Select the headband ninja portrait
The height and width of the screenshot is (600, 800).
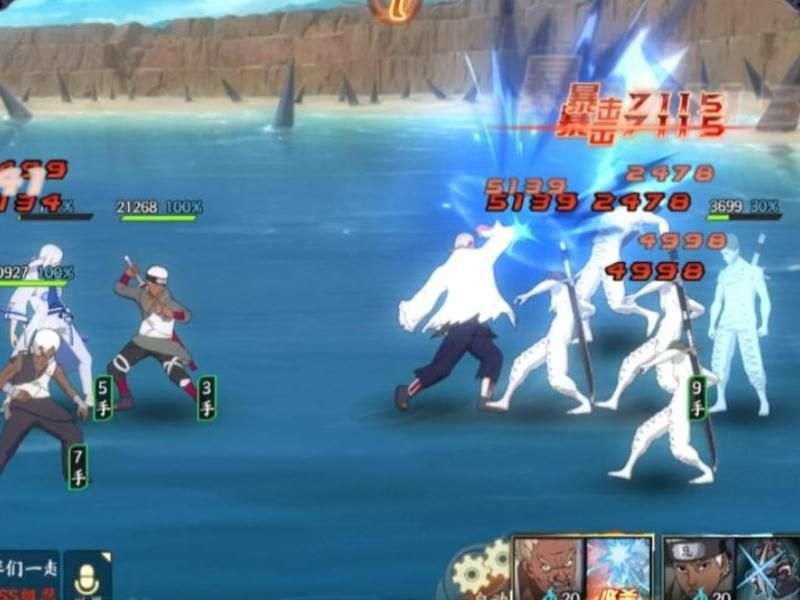pyautogui.click(x=697, y=569)
